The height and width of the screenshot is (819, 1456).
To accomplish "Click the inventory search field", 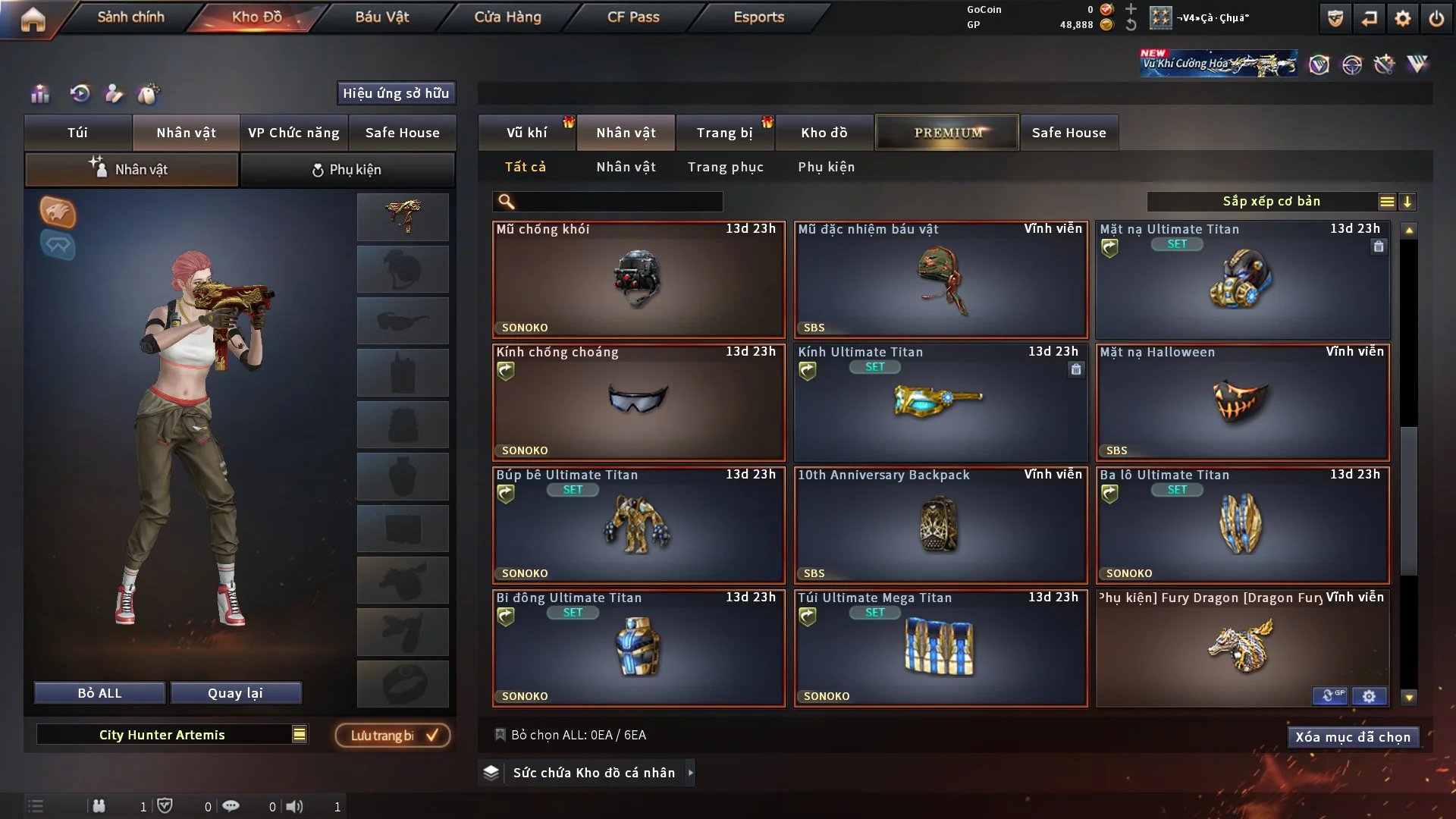I will (x=618, y=202).
